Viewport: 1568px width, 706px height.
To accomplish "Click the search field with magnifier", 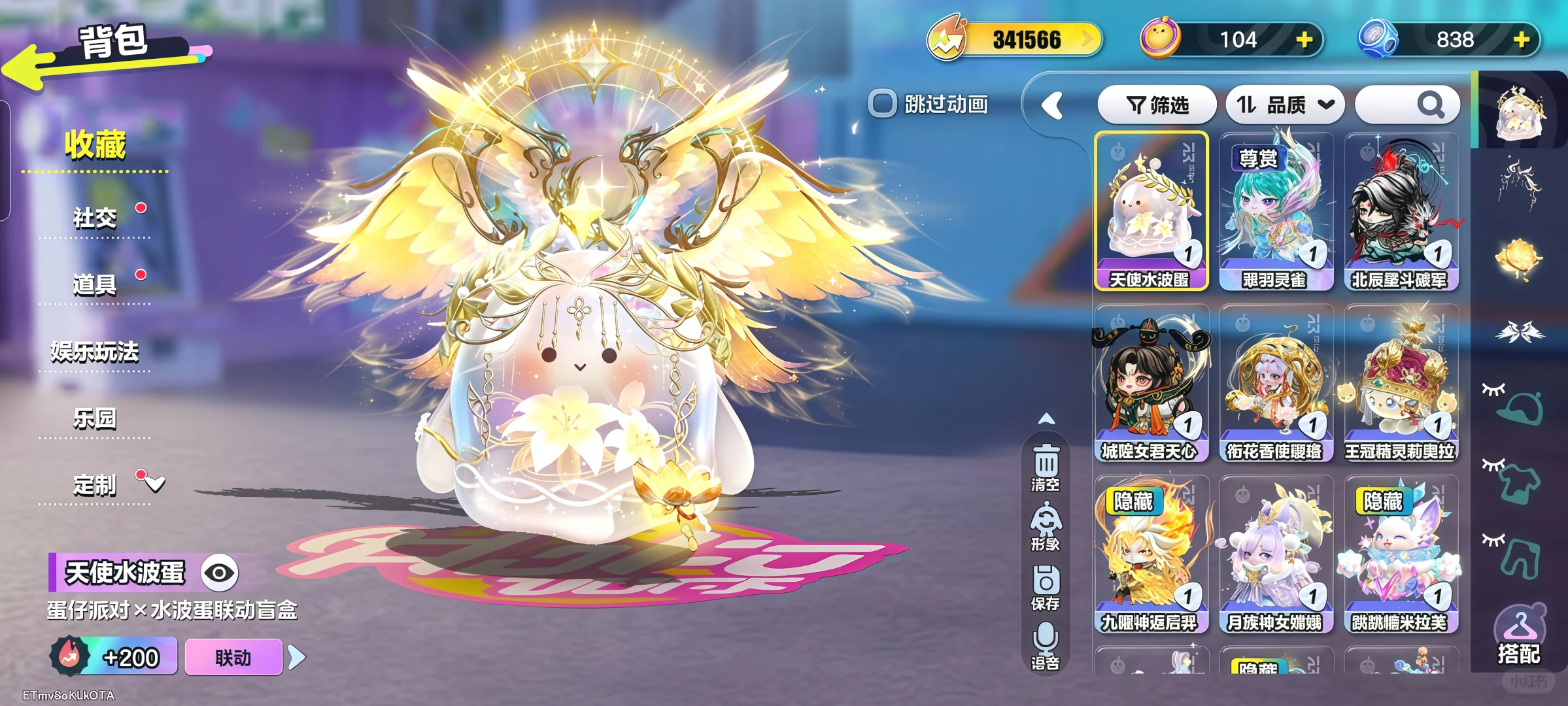I will tap(1407, 105).
